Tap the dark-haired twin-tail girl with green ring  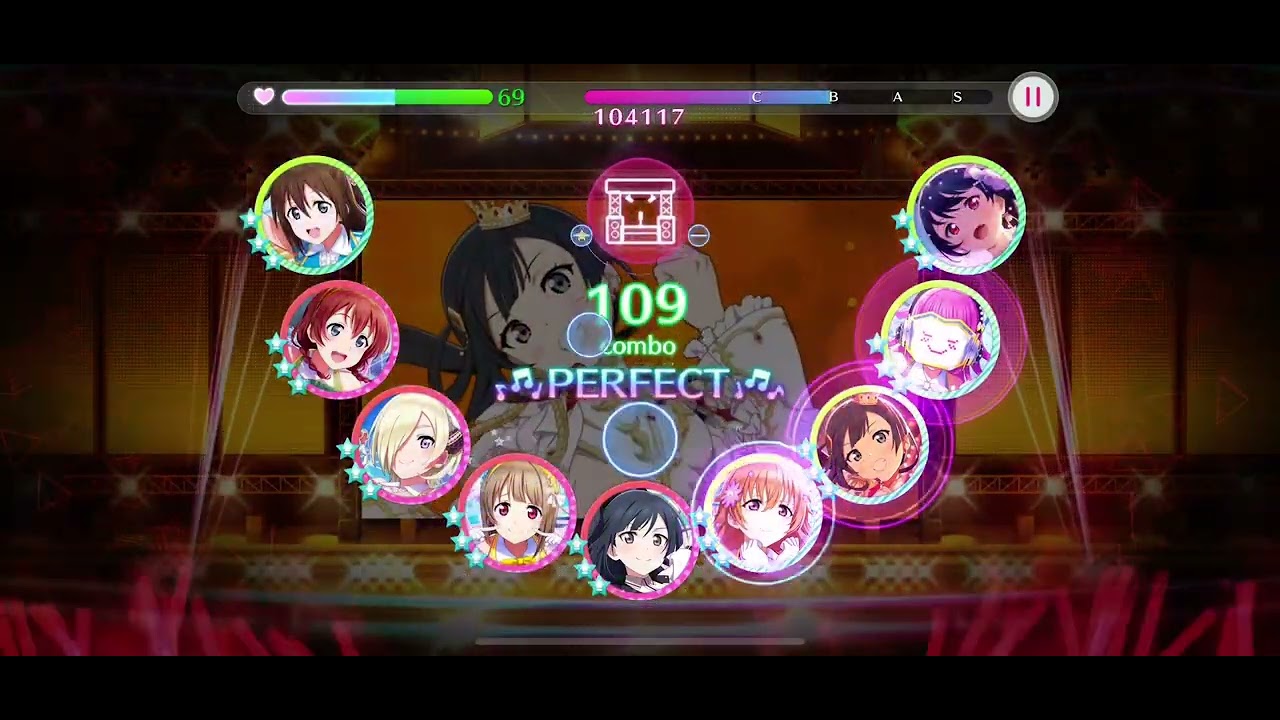coord(967,214)
